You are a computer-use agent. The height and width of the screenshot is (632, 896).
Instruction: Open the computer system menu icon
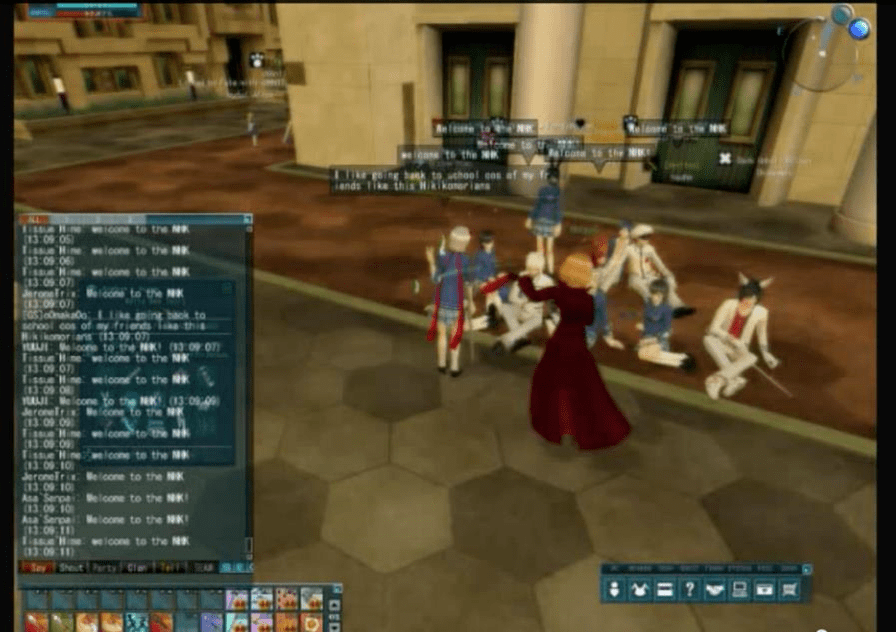pyautogui.click(x=738, y=590)
